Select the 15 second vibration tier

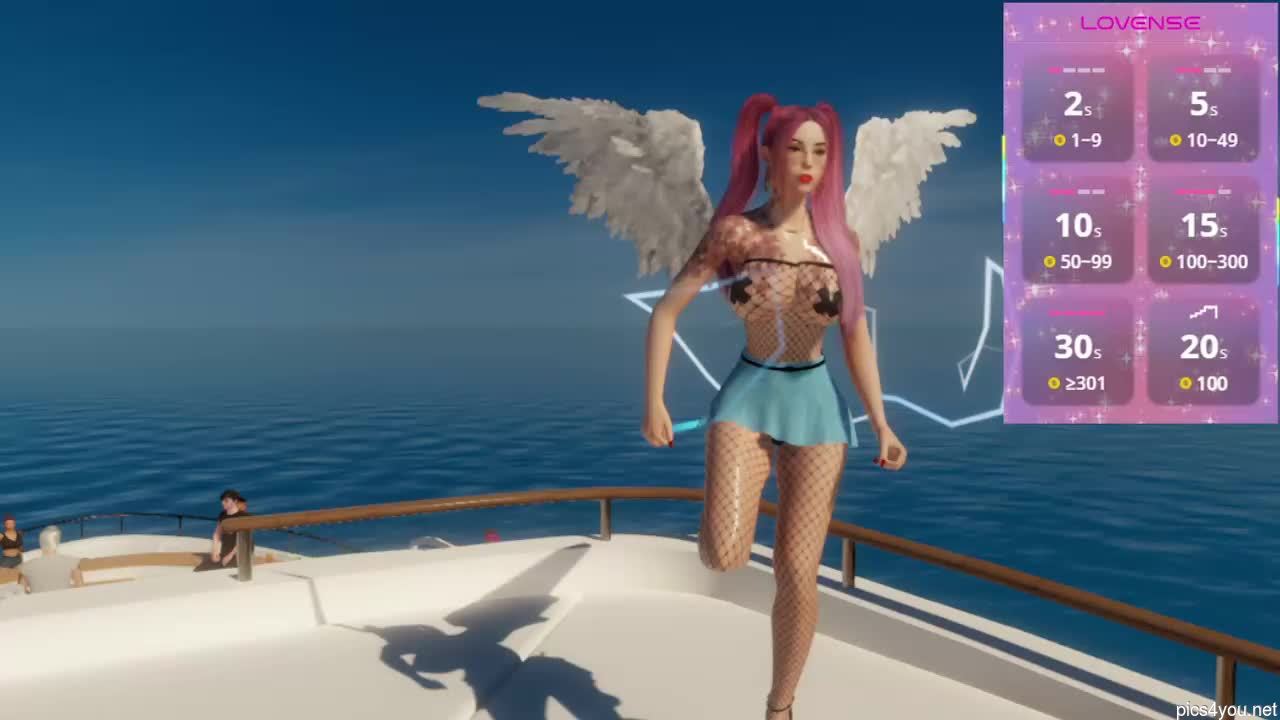1205,227
